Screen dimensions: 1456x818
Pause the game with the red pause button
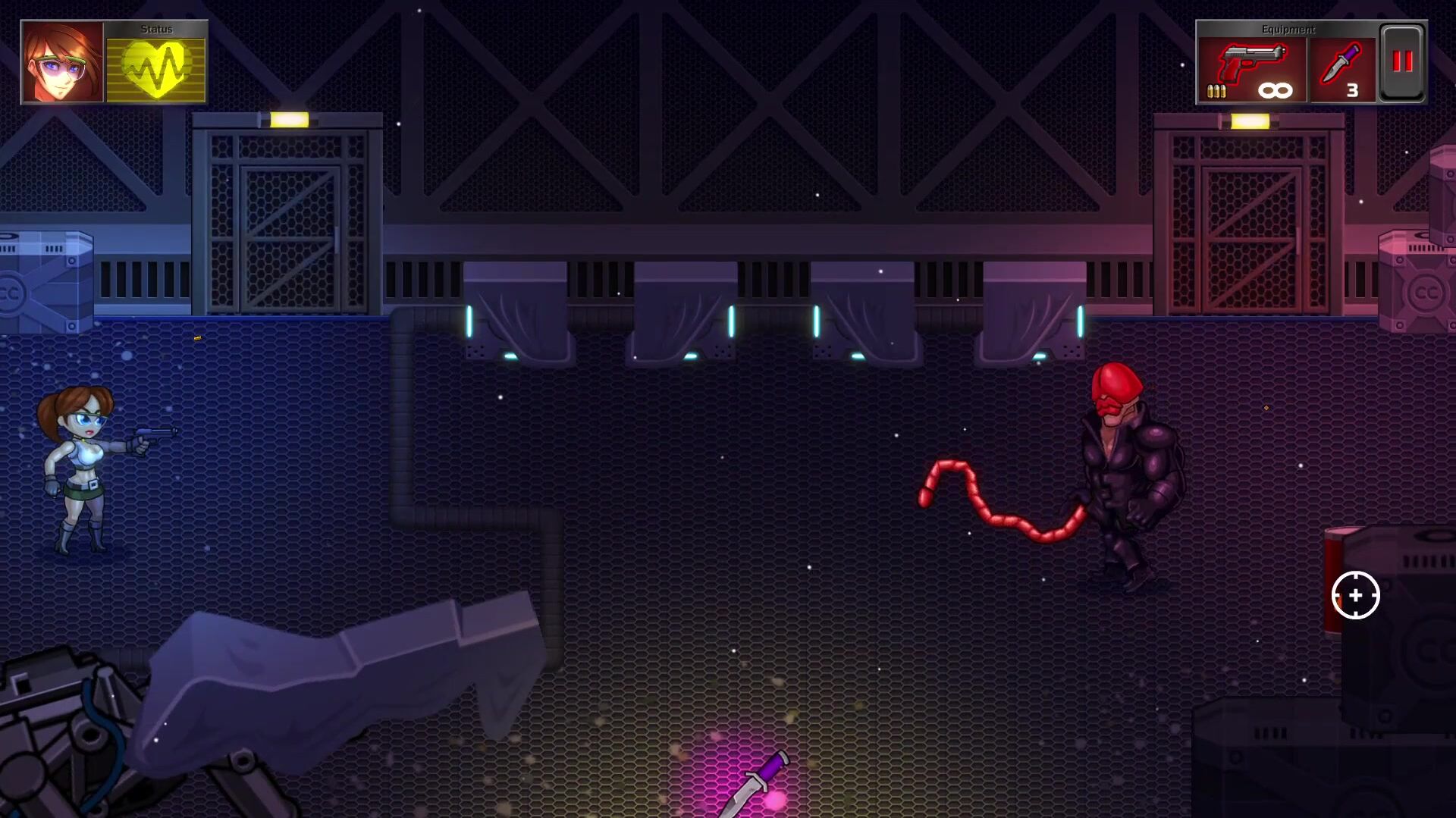(x=1402, y=63)
